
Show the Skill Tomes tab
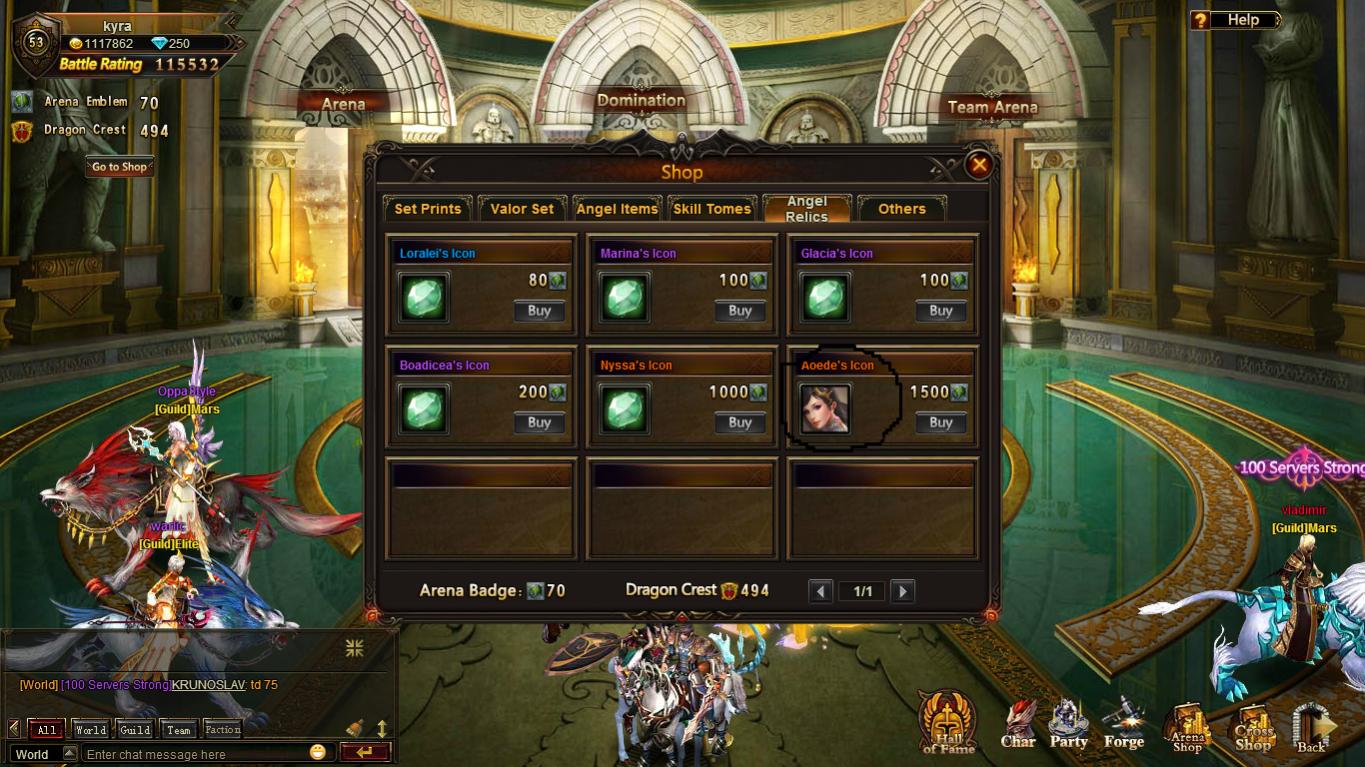coord(711,208)
